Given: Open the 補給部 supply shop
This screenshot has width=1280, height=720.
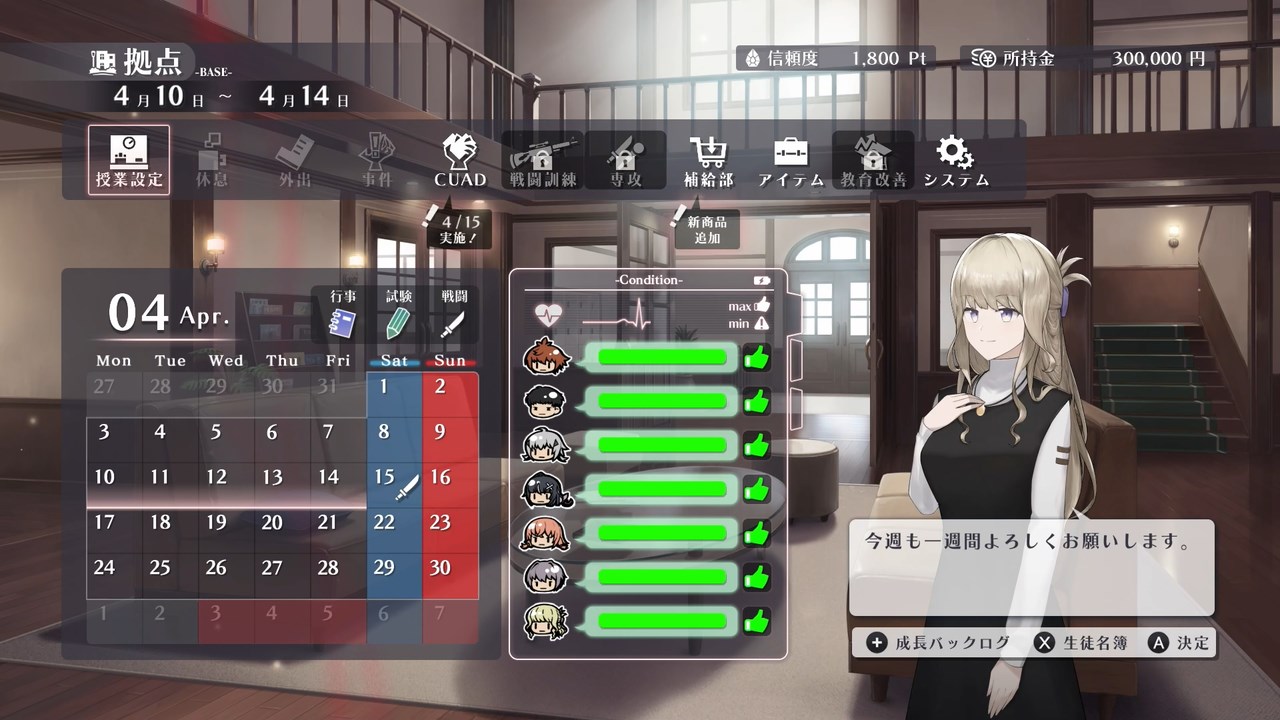Looking at the screenshot, I should coord(708,160).
